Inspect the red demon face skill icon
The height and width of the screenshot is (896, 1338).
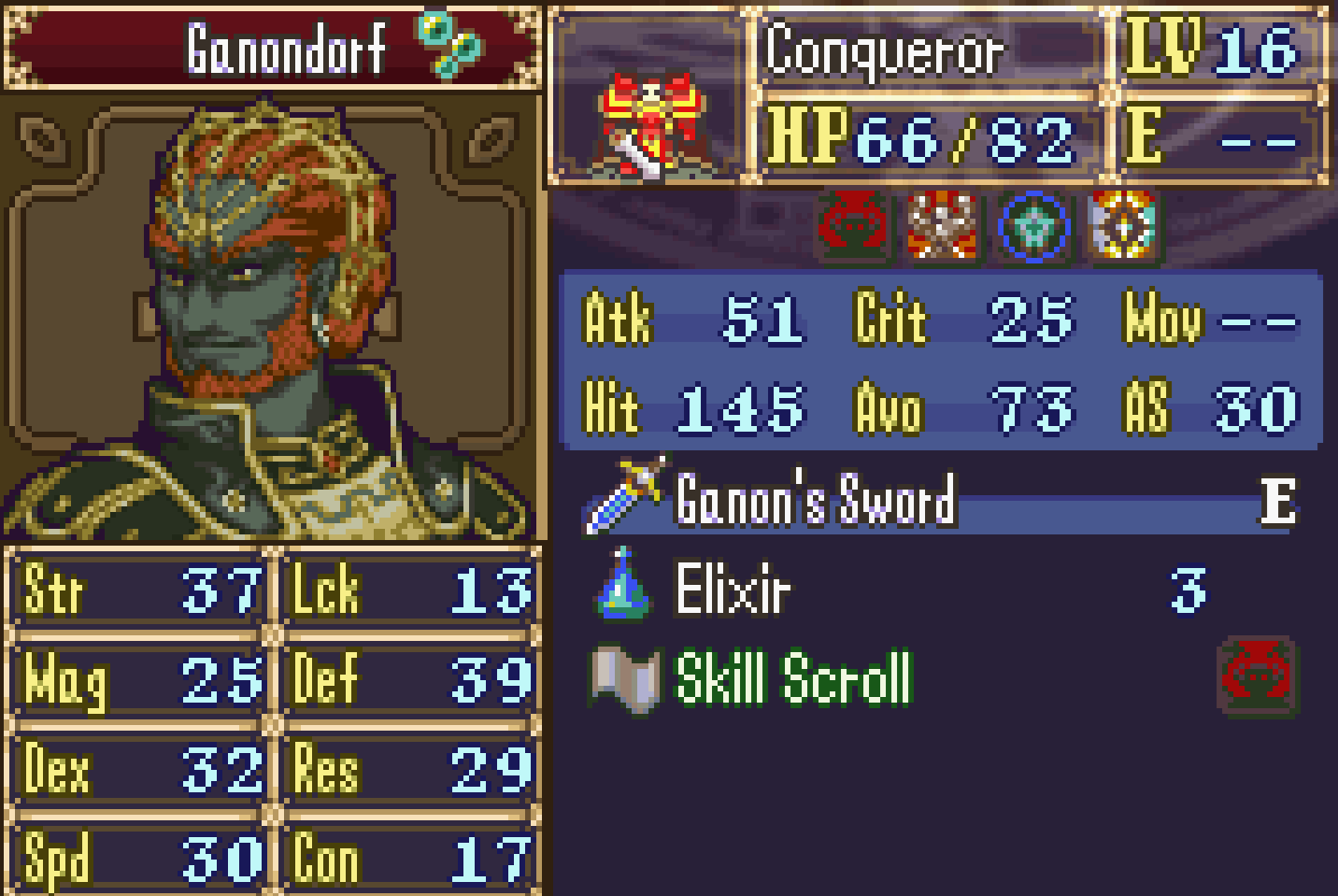pyautogui.click(x=852, y=226)
